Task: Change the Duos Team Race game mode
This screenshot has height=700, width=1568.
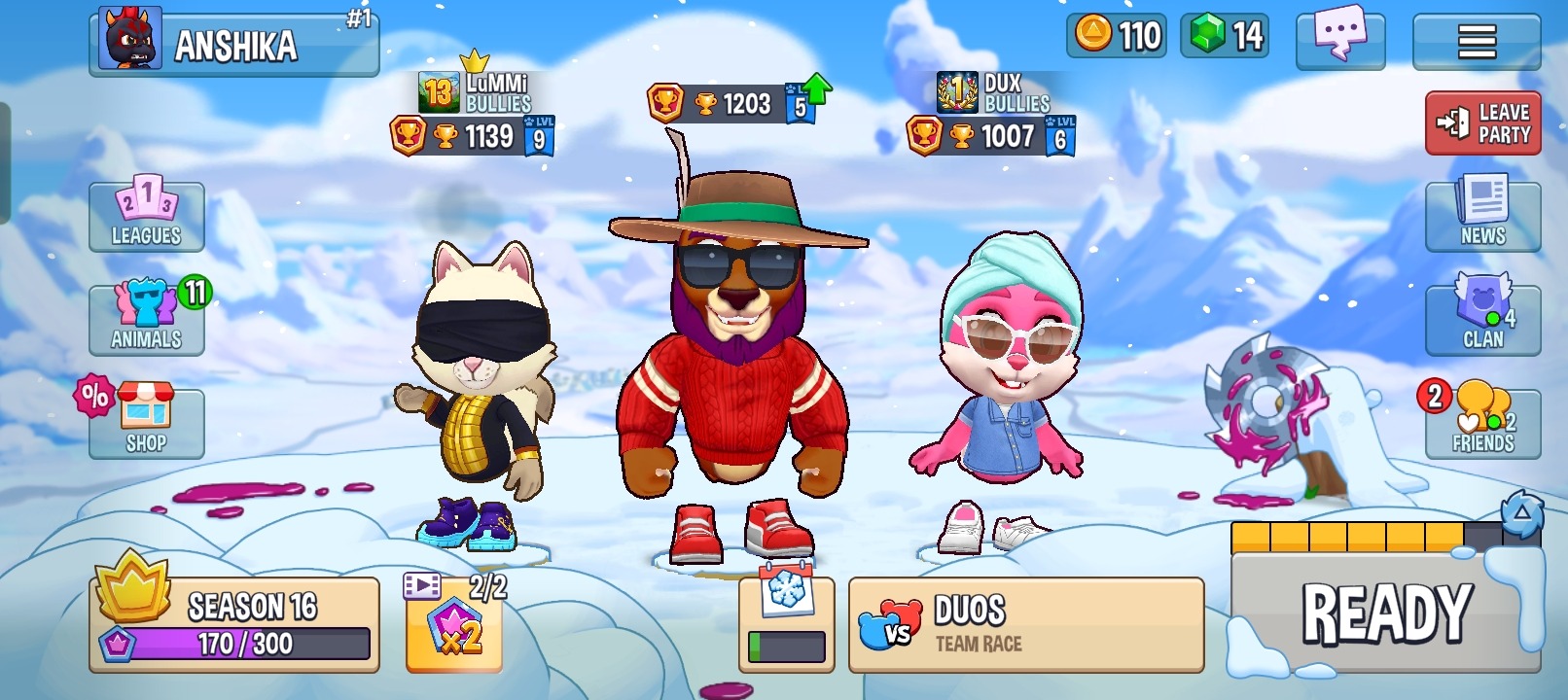Action: [x=1025, y=624]
